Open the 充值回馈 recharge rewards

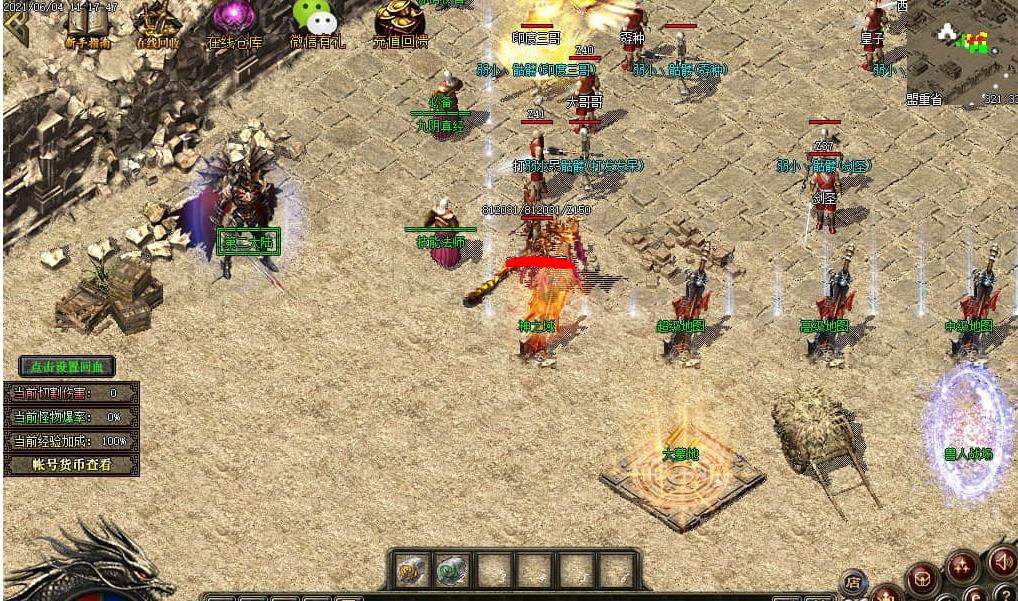pyautogui.click(x=400, y=24)
